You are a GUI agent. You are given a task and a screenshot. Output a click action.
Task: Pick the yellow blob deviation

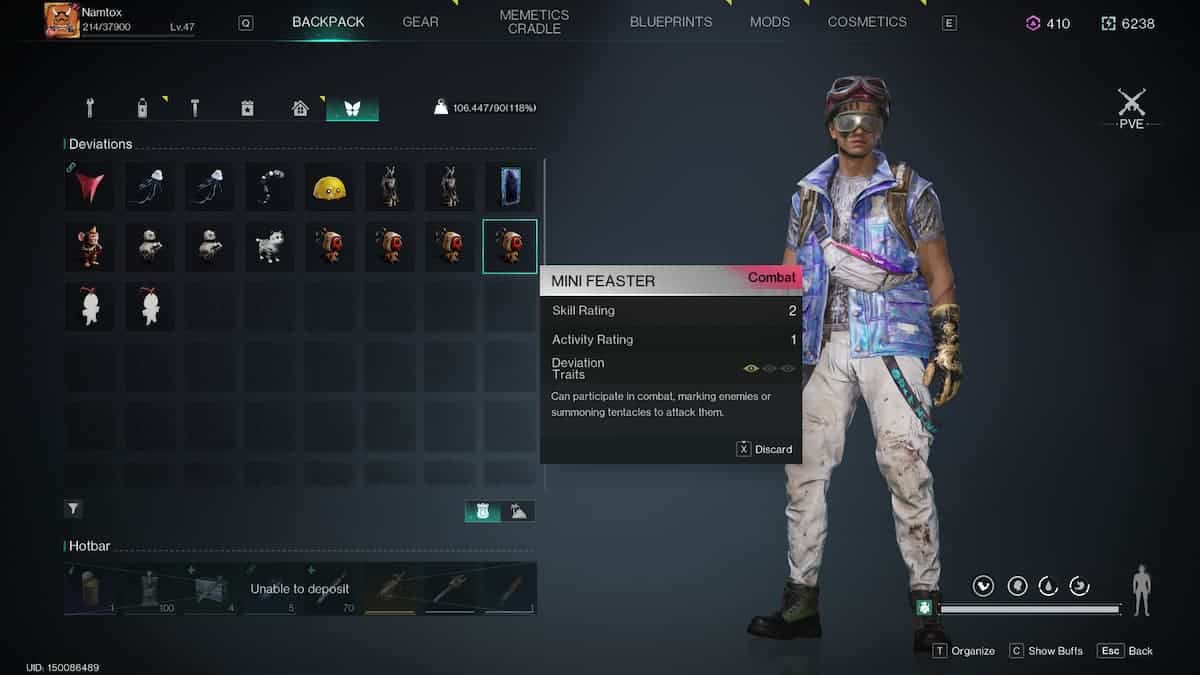[330, 187]
